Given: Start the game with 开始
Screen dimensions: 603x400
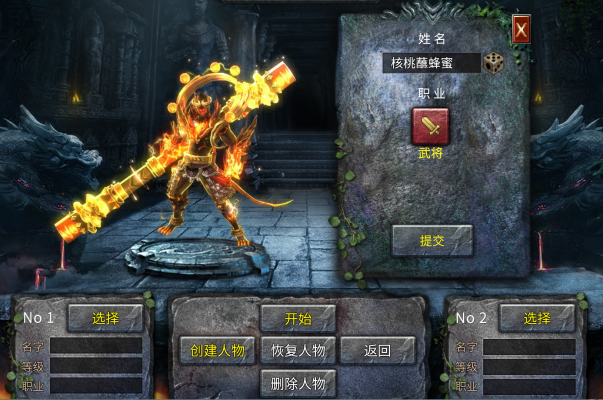Looking at the screenshot, I should pyautogui.click(x=298, y=318).
